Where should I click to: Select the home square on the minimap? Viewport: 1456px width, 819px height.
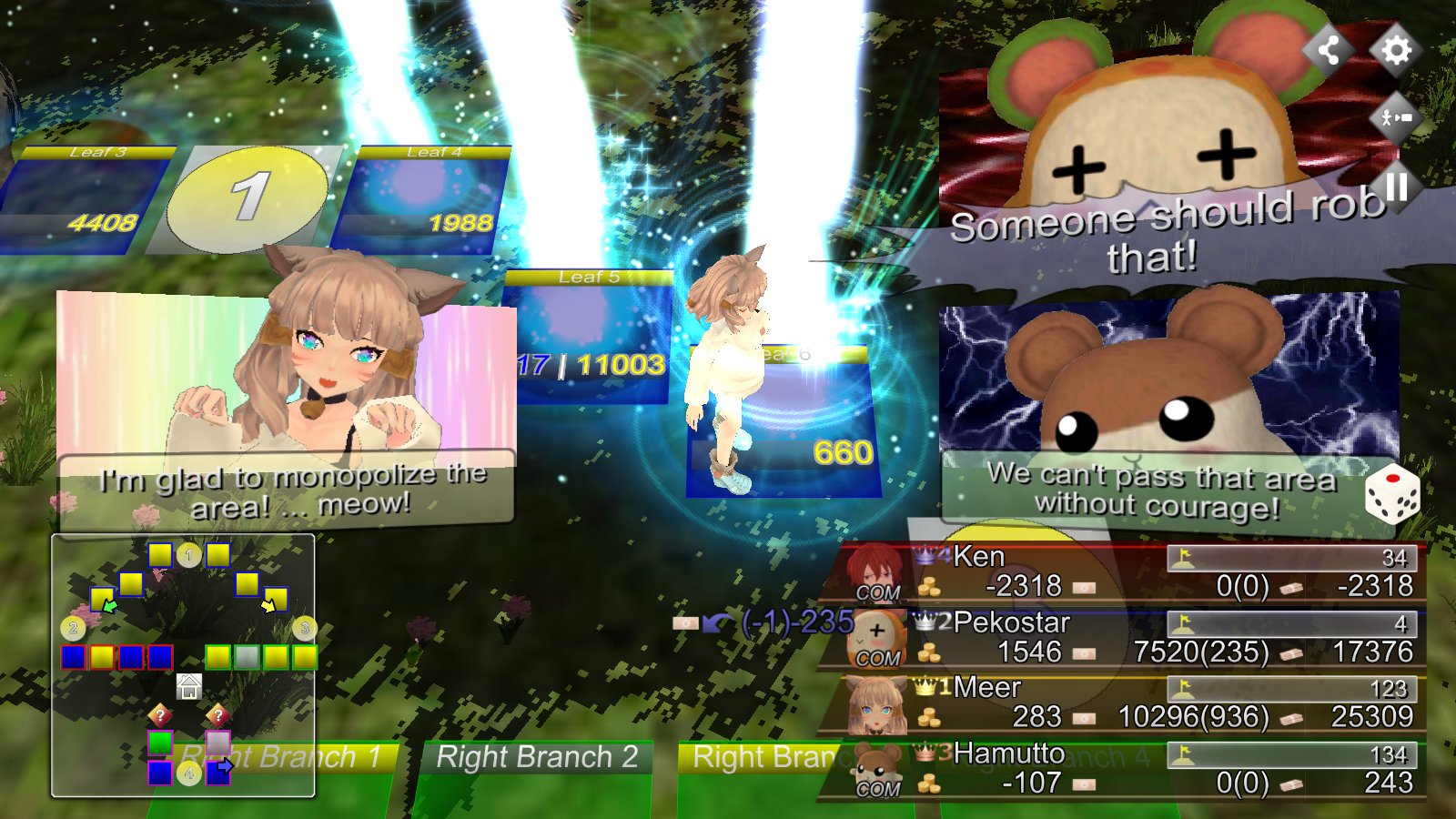[x=188, y=686]
